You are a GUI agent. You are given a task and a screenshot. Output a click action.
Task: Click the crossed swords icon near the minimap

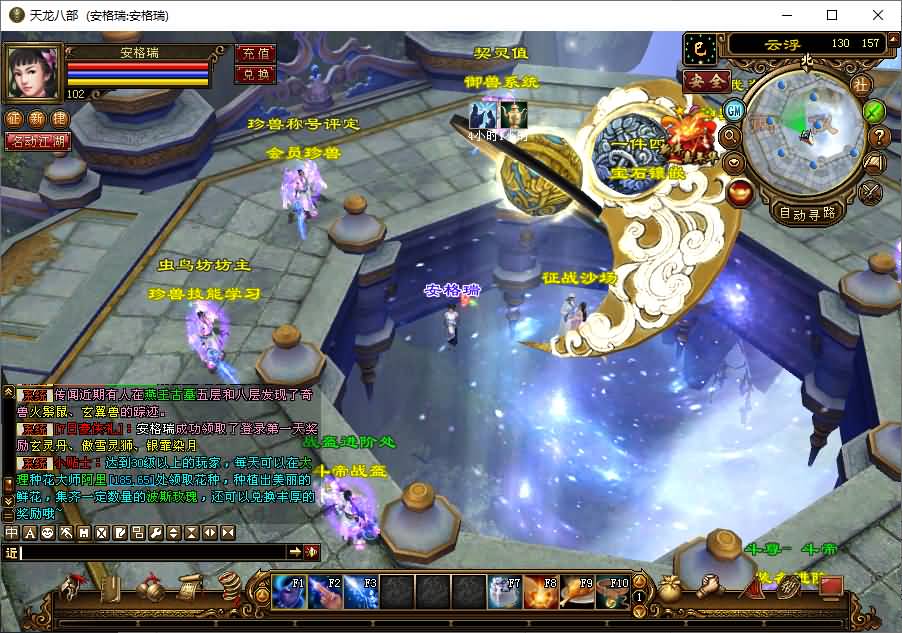coord(872,190)
